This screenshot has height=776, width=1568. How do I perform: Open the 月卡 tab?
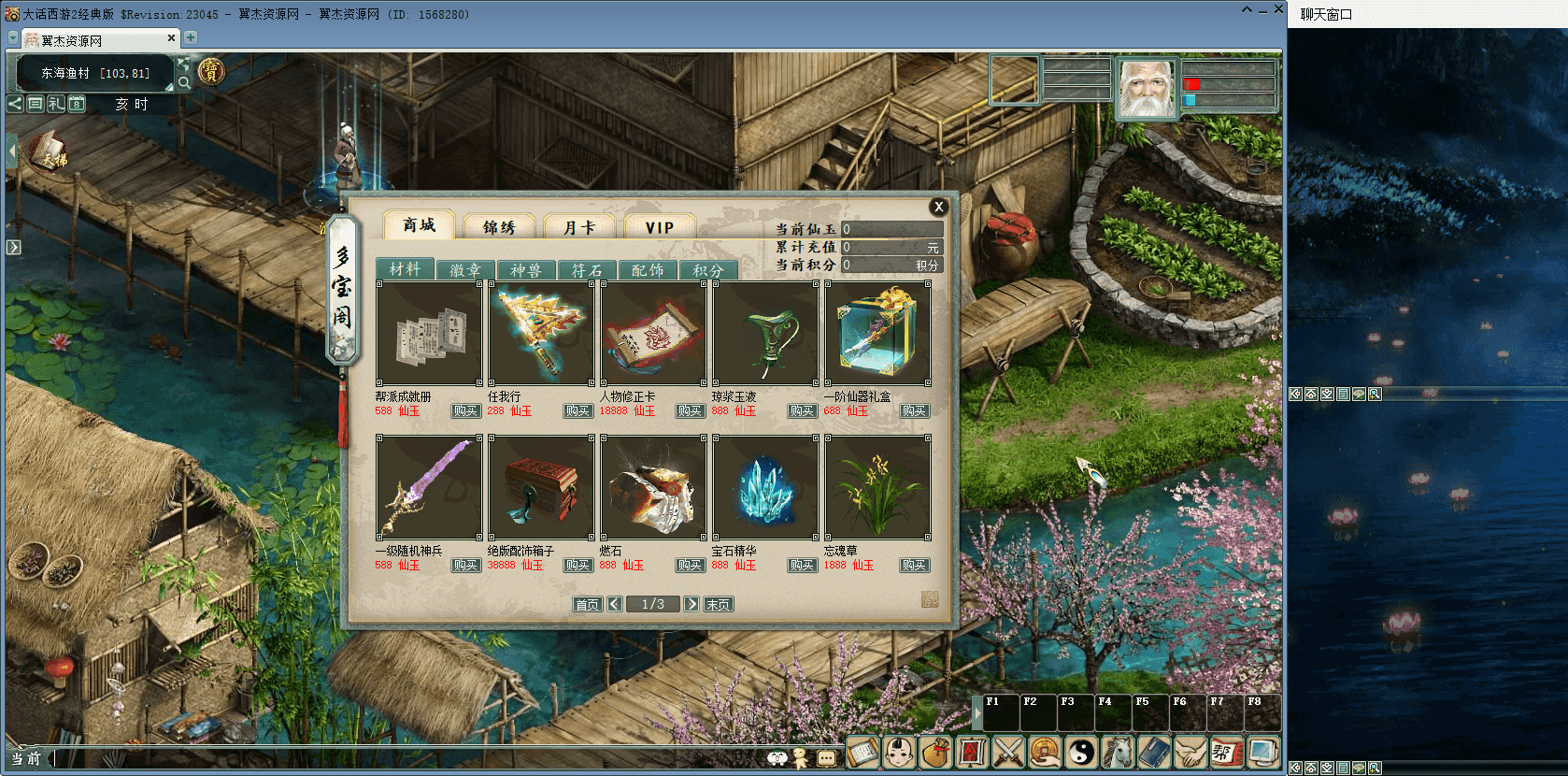[x=579, y=227]
